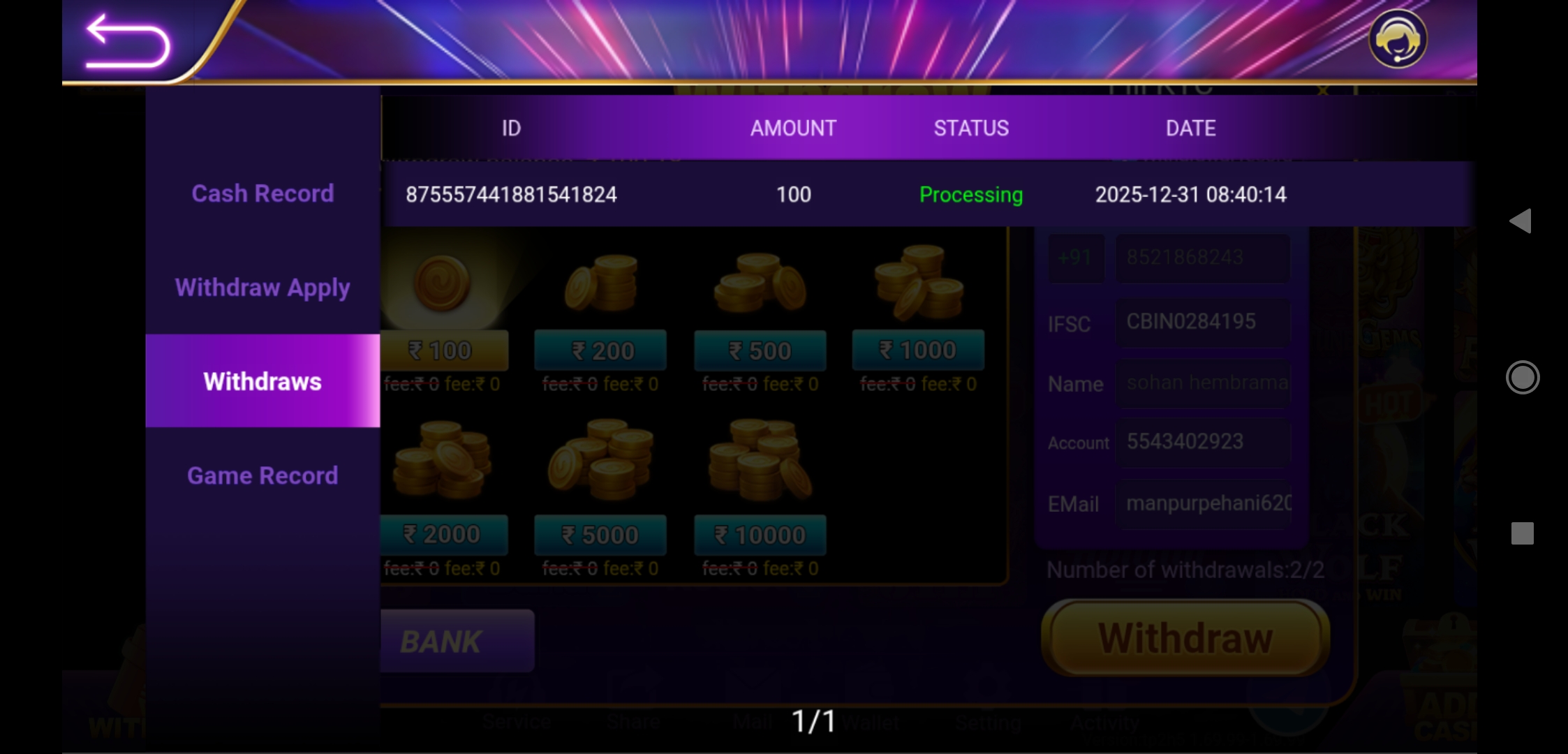Tap the Android back triangle button
1568x754 pixels.
[1521, 221]
